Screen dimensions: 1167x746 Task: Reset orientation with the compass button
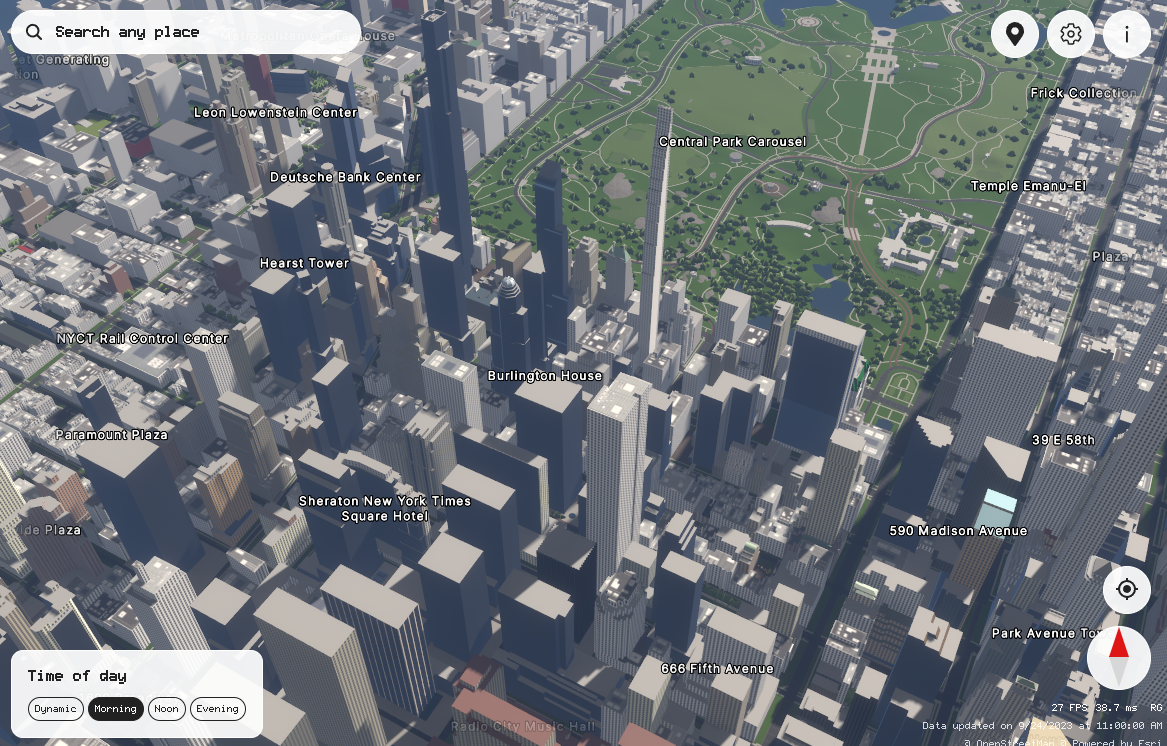click(1119, 657)
